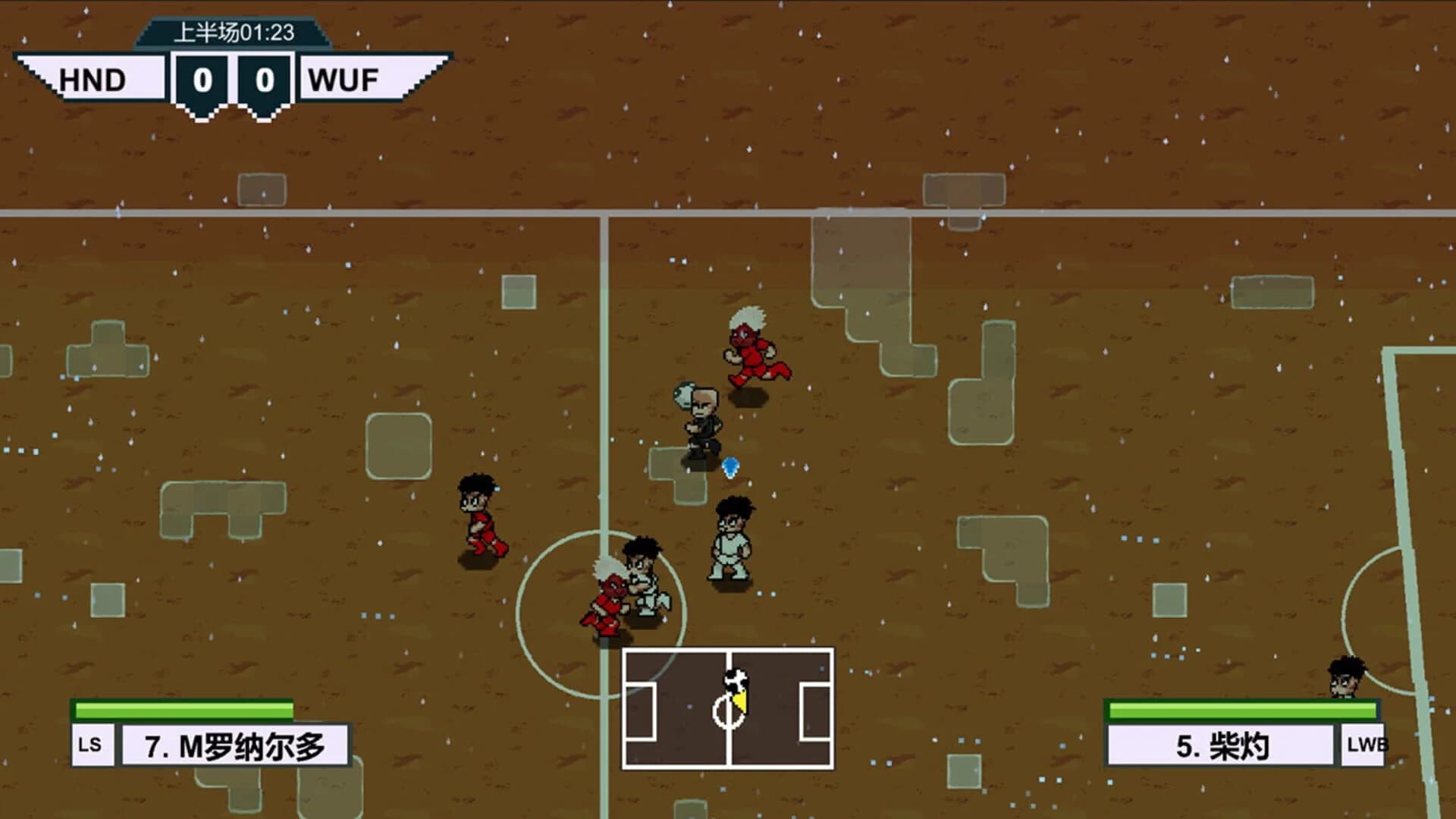Open the WUF team panel on the scoreboard
1456x819 pixels.
(x=345, y=80)
